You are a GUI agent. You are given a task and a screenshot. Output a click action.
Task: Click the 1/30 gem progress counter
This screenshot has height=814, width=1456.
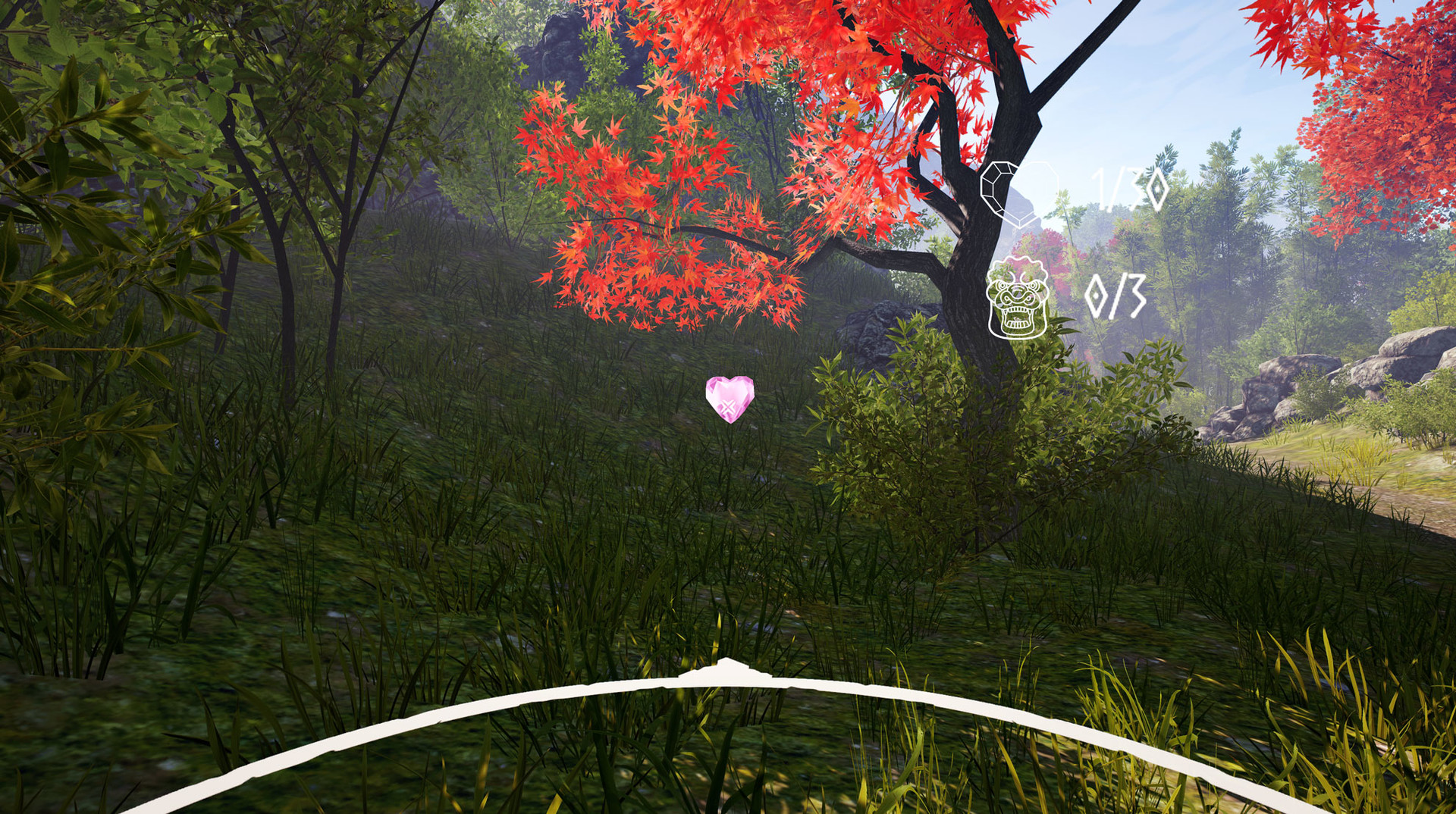(x=1128, y=189)
